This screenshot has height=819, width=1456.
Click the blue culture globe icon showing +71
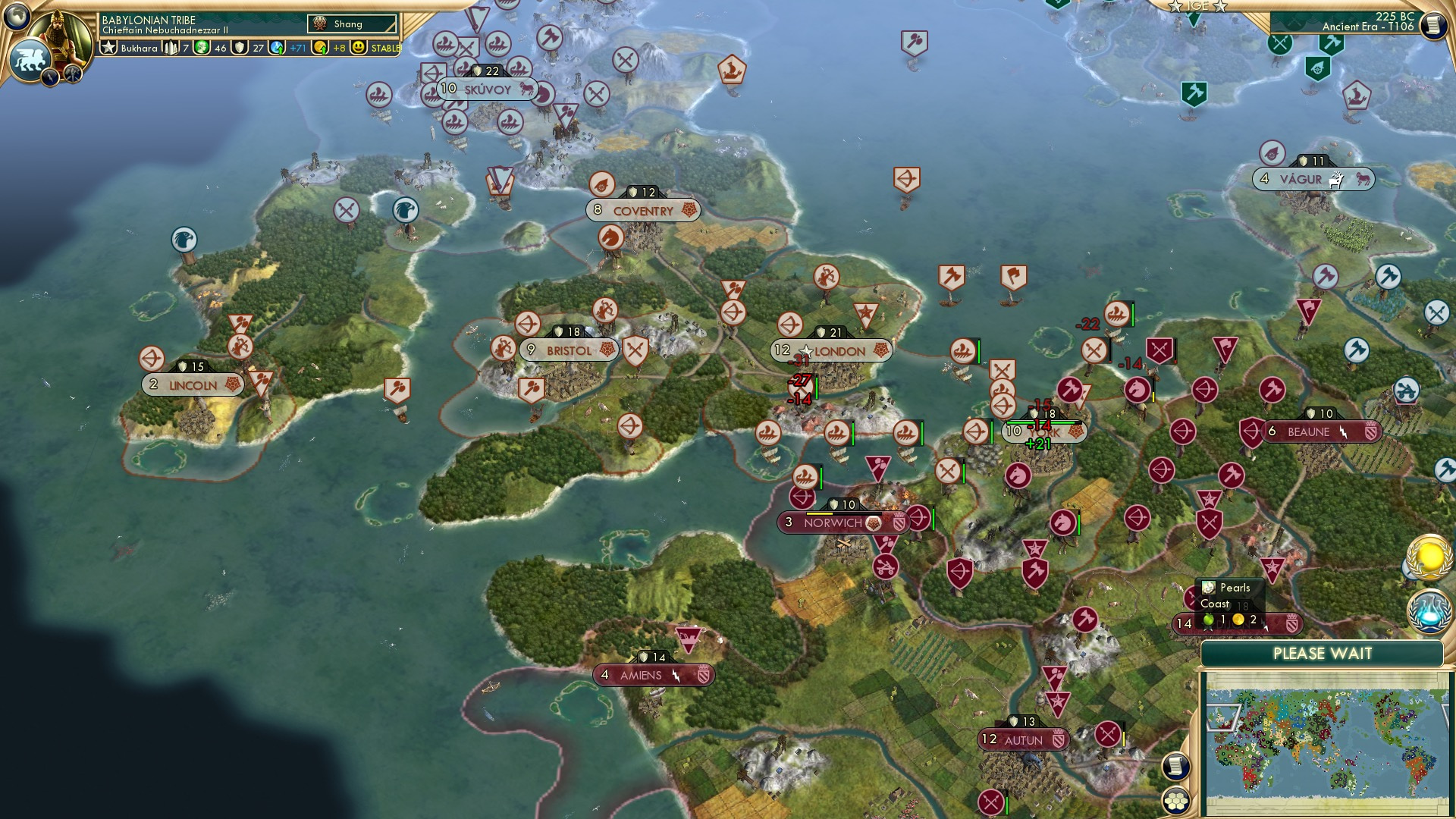pos(278,48)
